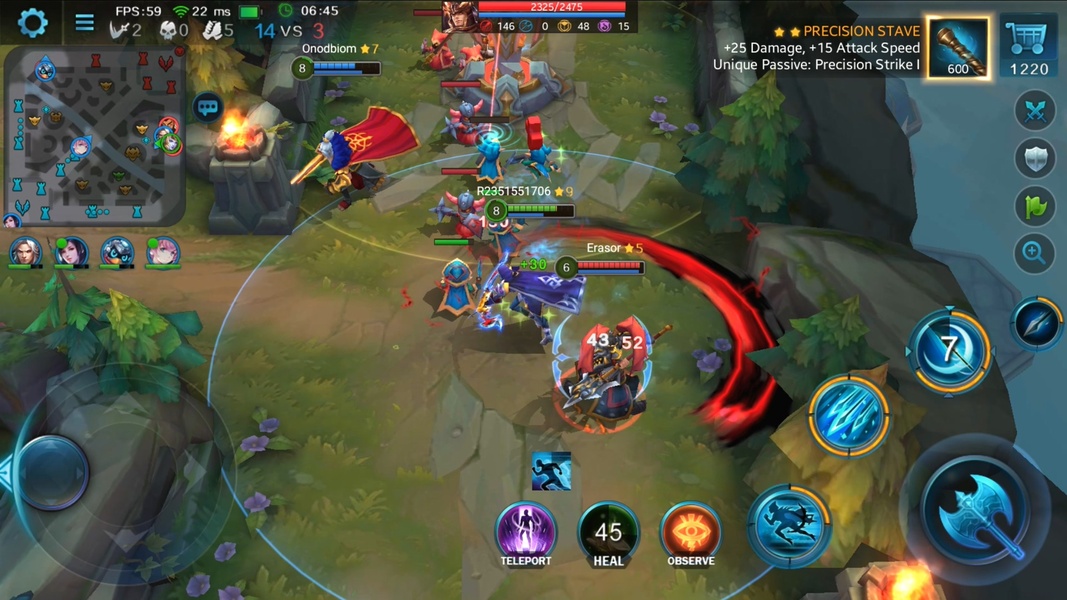
Task: Tap the sprinting figure buff icon
Action: tap(551, 470)
